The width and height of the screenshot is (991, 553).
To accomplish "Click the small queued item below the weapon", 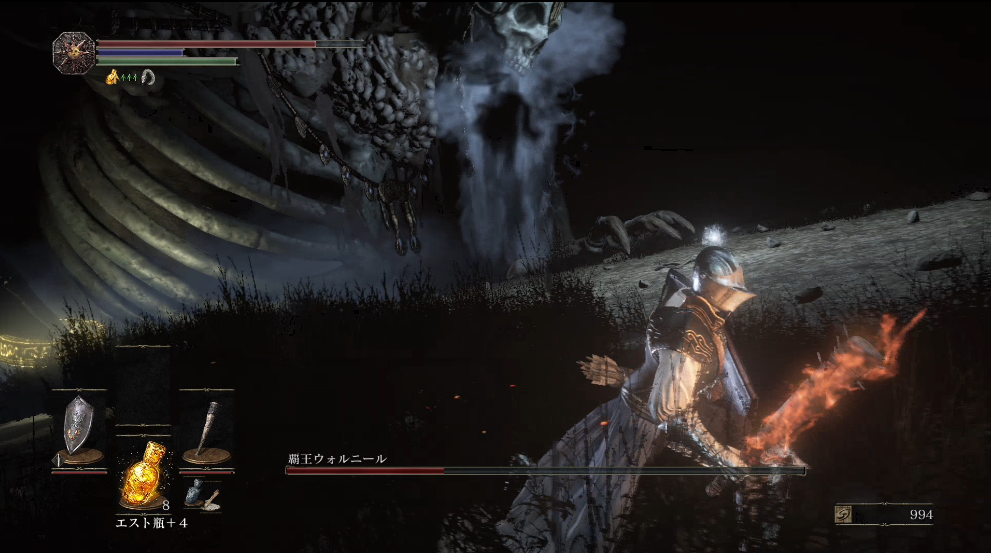I will (201, 494).
